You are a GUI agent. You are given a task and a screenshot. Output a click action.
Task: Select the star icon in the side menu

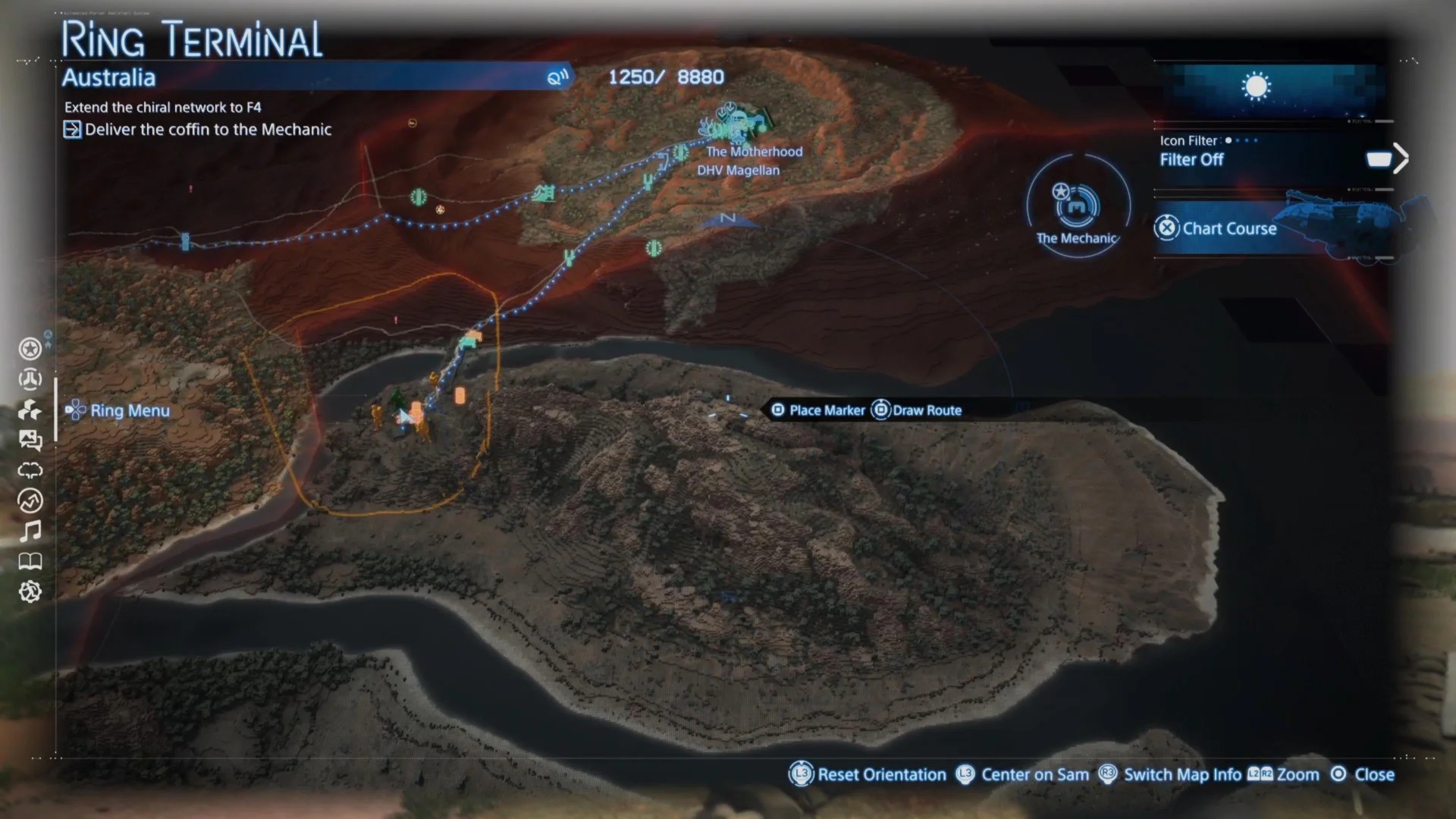coord(30,349)
